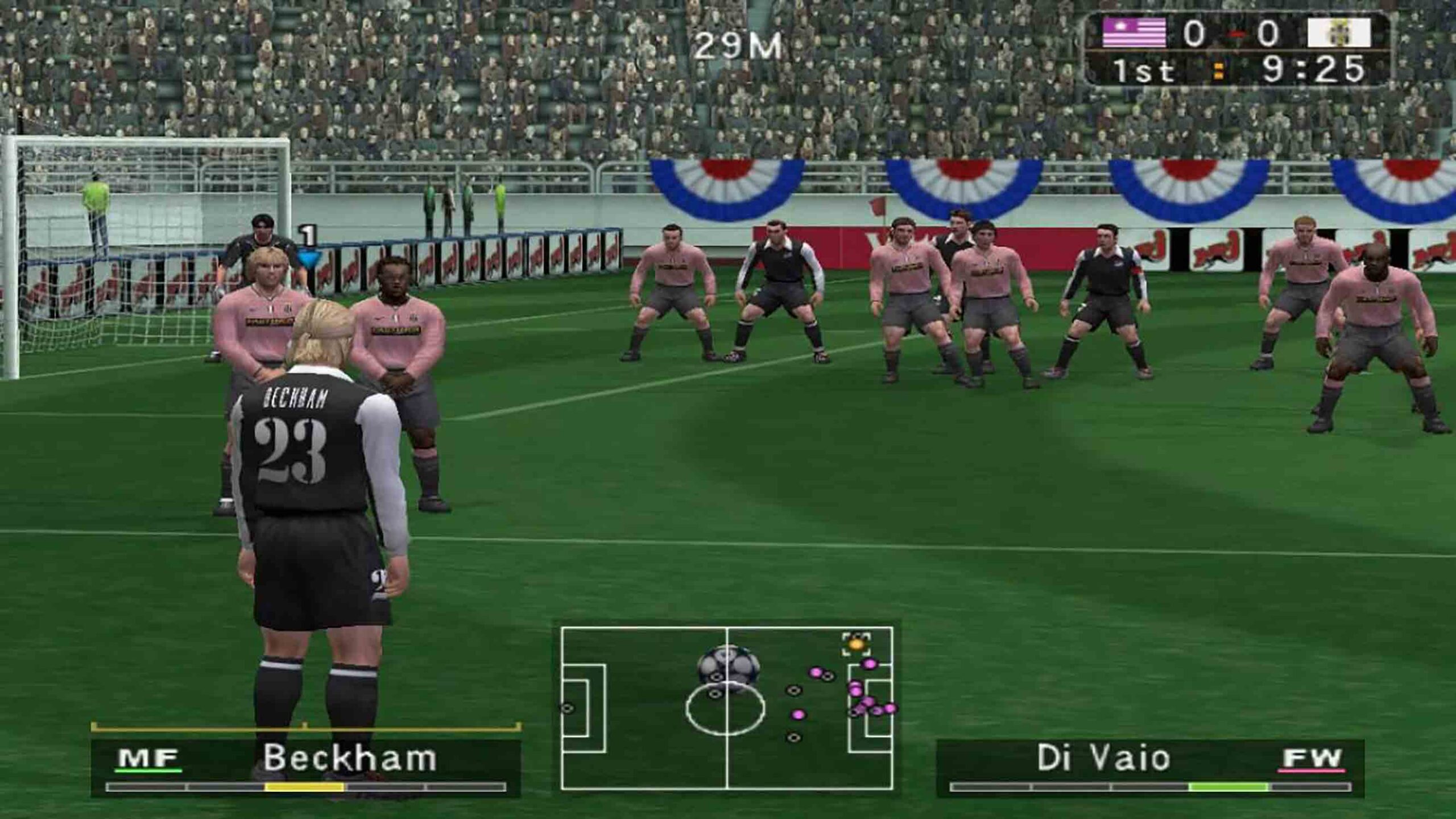Click the purple striped home flag on the scoreboard

1134,32
